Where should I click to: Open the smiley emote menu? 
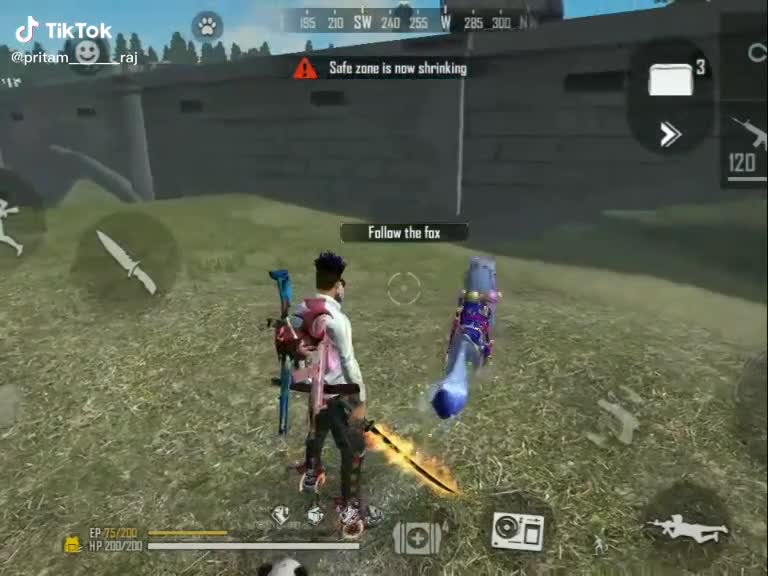click(x=88, y=51)
